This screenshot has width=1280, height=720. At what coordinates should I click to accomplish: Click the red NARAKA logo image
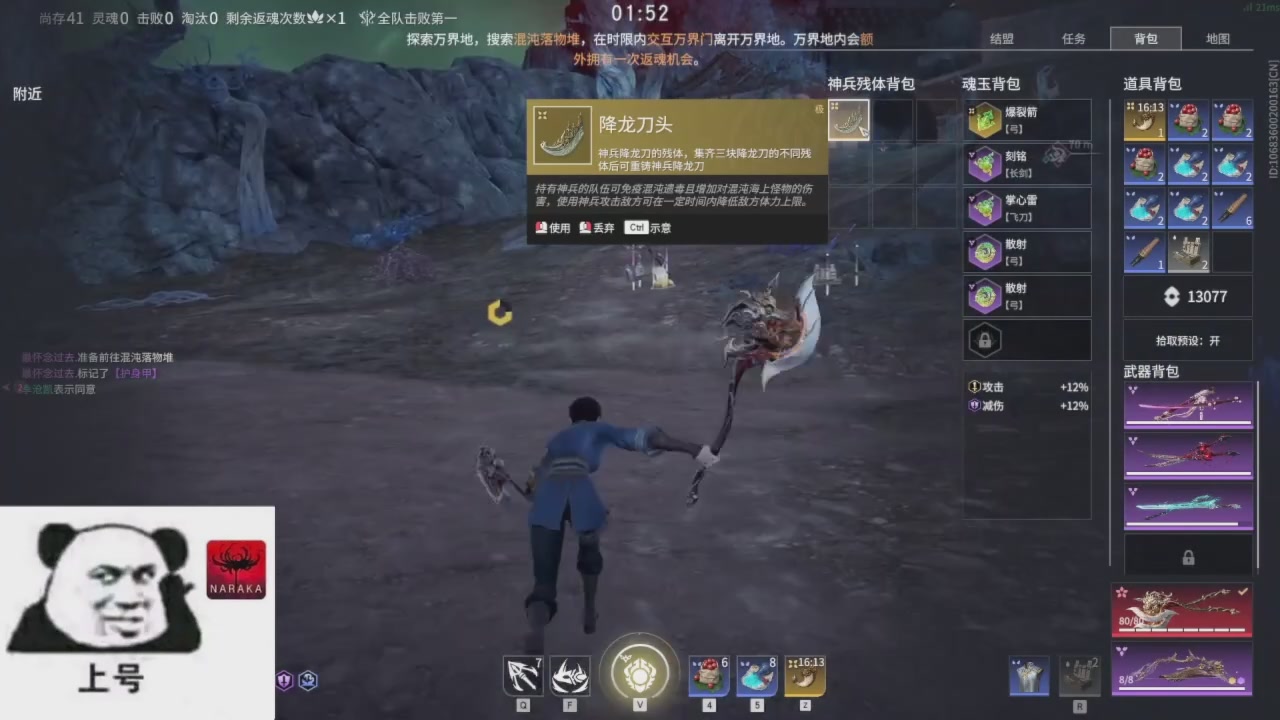pyautogui.click(x=236, y=568)
